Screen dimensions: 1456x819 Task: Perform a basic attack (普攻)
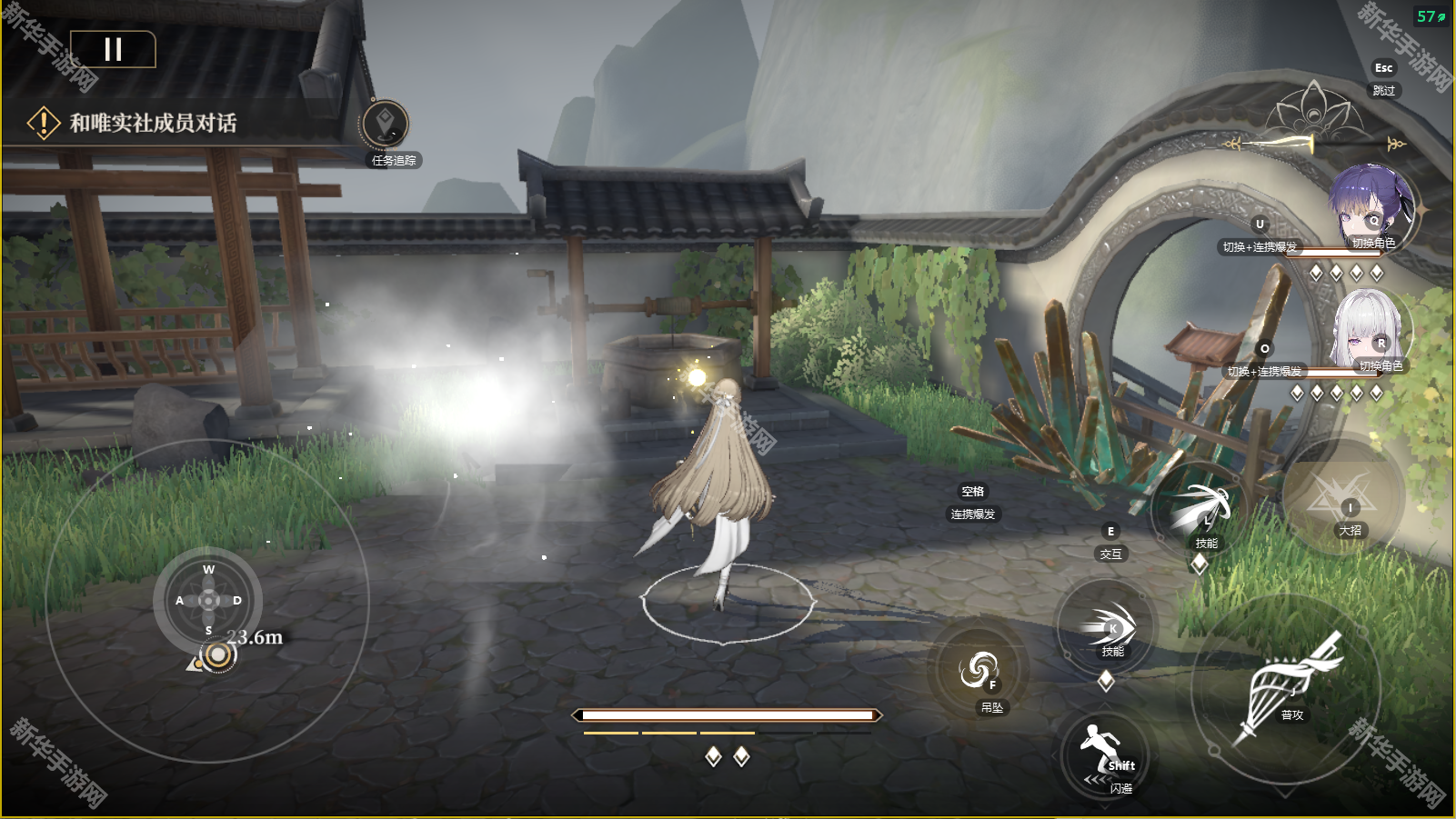point(1285,687)
